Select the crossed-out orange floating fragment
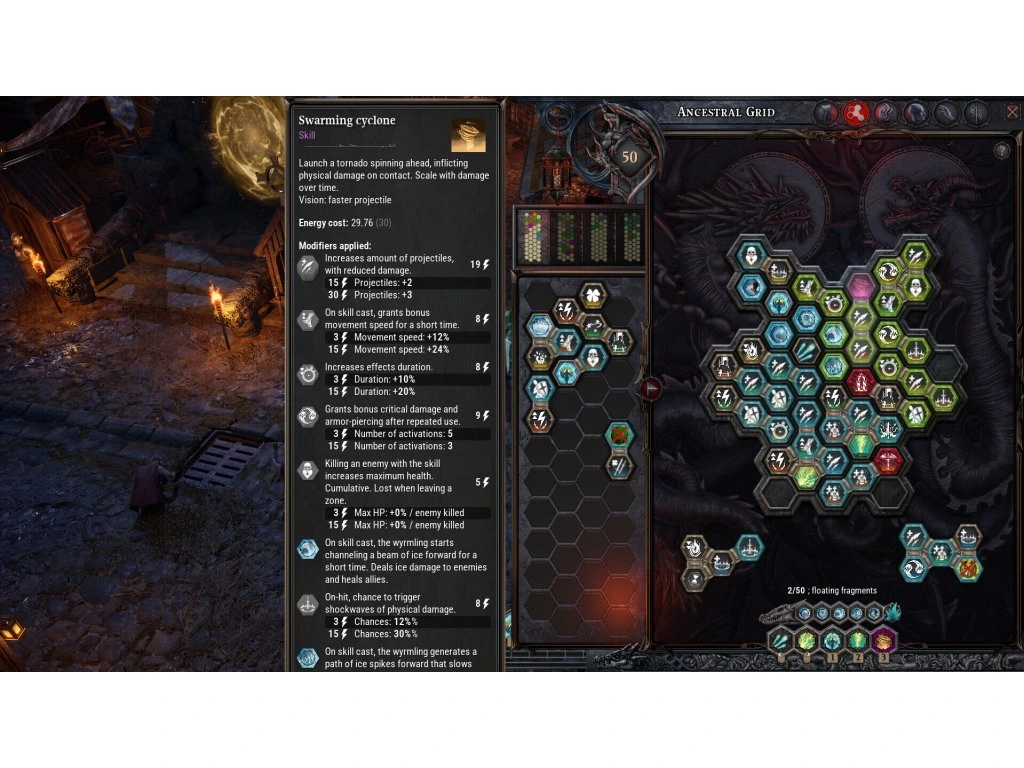This screenshot has height=768, width=1024. pyautogui.click(x=967, y=569)
